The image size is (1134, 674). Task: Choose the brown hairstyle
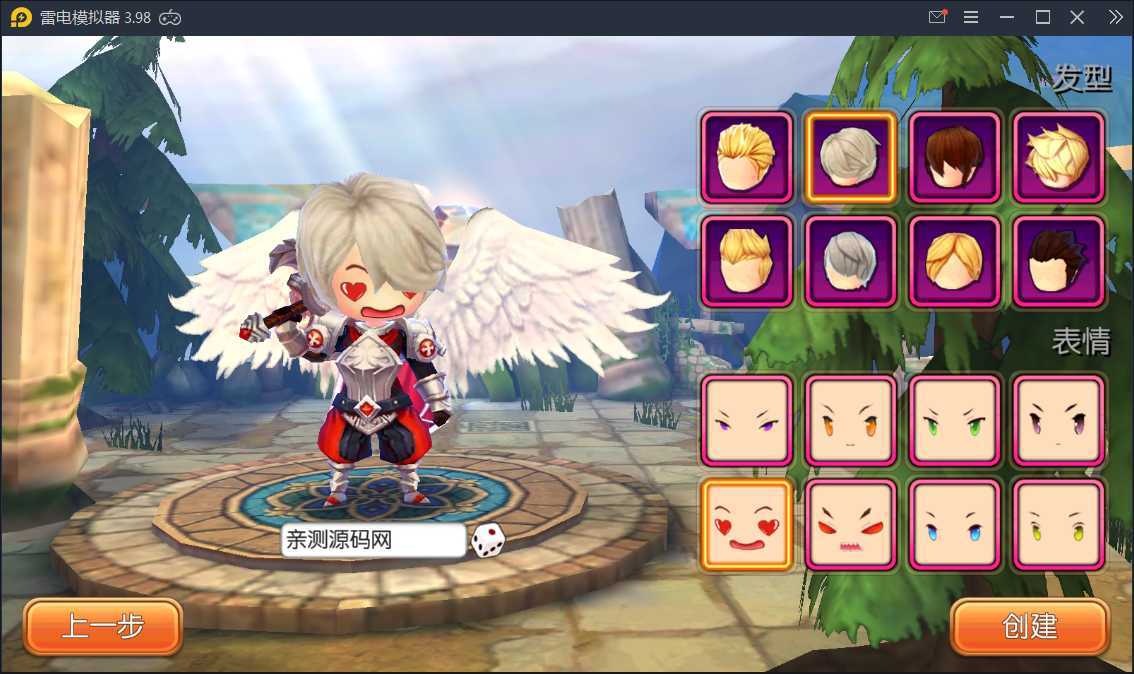coord(954,157)
